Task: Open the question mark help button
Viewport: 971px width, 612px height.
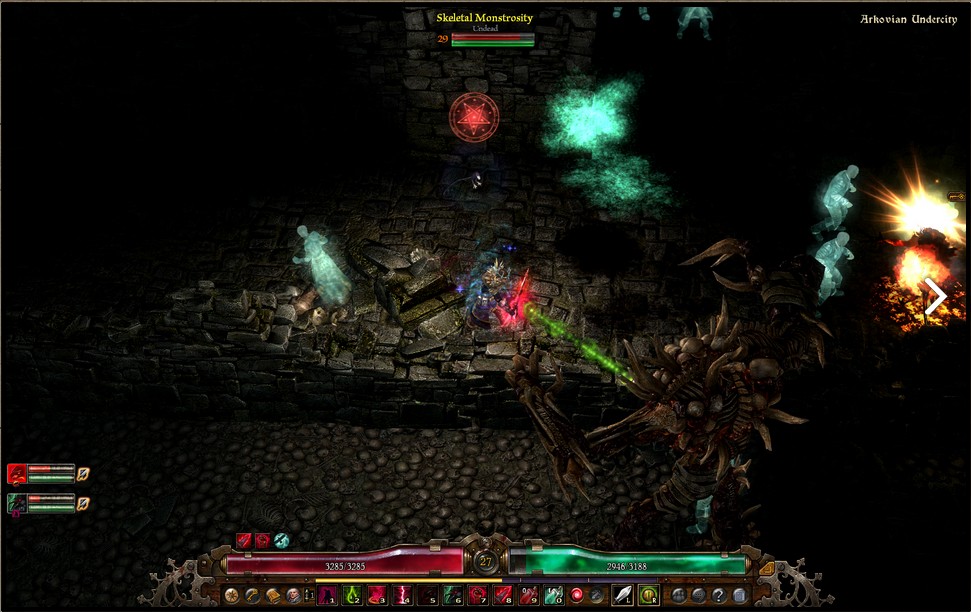Action: point(718,596)
